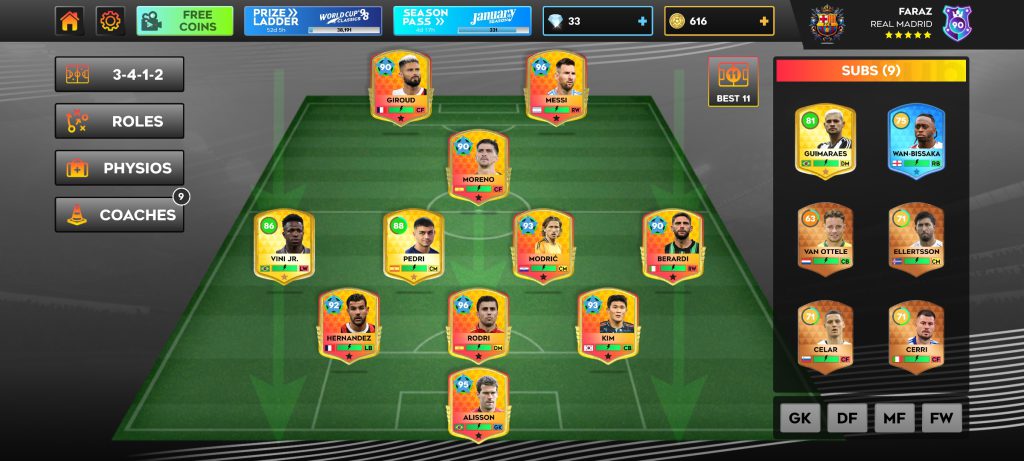Add more diamonds with the plus button

tap(642, 21)
